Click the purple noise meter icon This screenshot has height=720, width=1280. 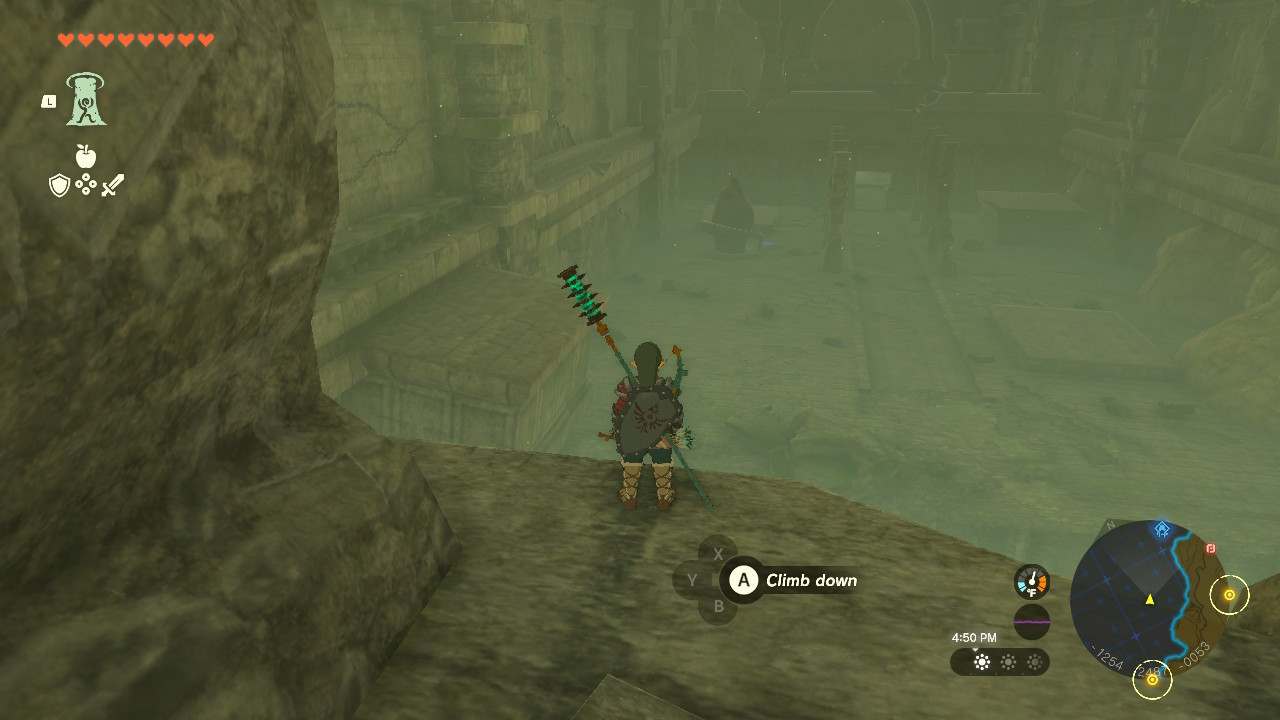[1032, 620]
